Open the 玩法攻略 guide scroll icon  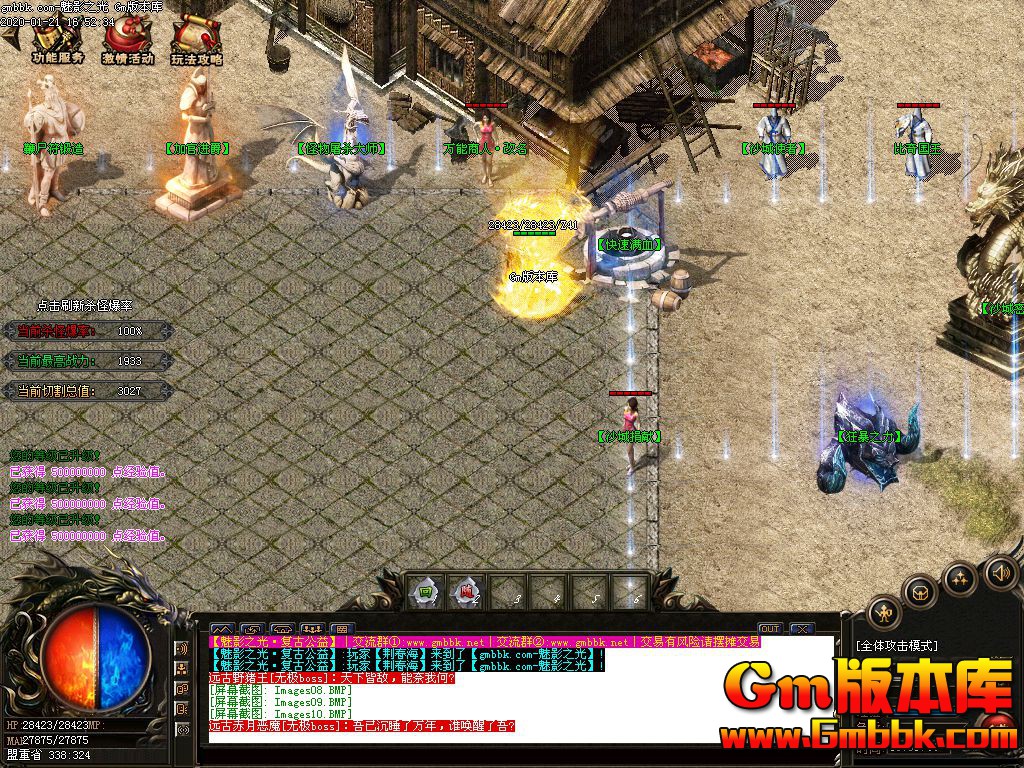pyautogui.click(x=195, y=40)
